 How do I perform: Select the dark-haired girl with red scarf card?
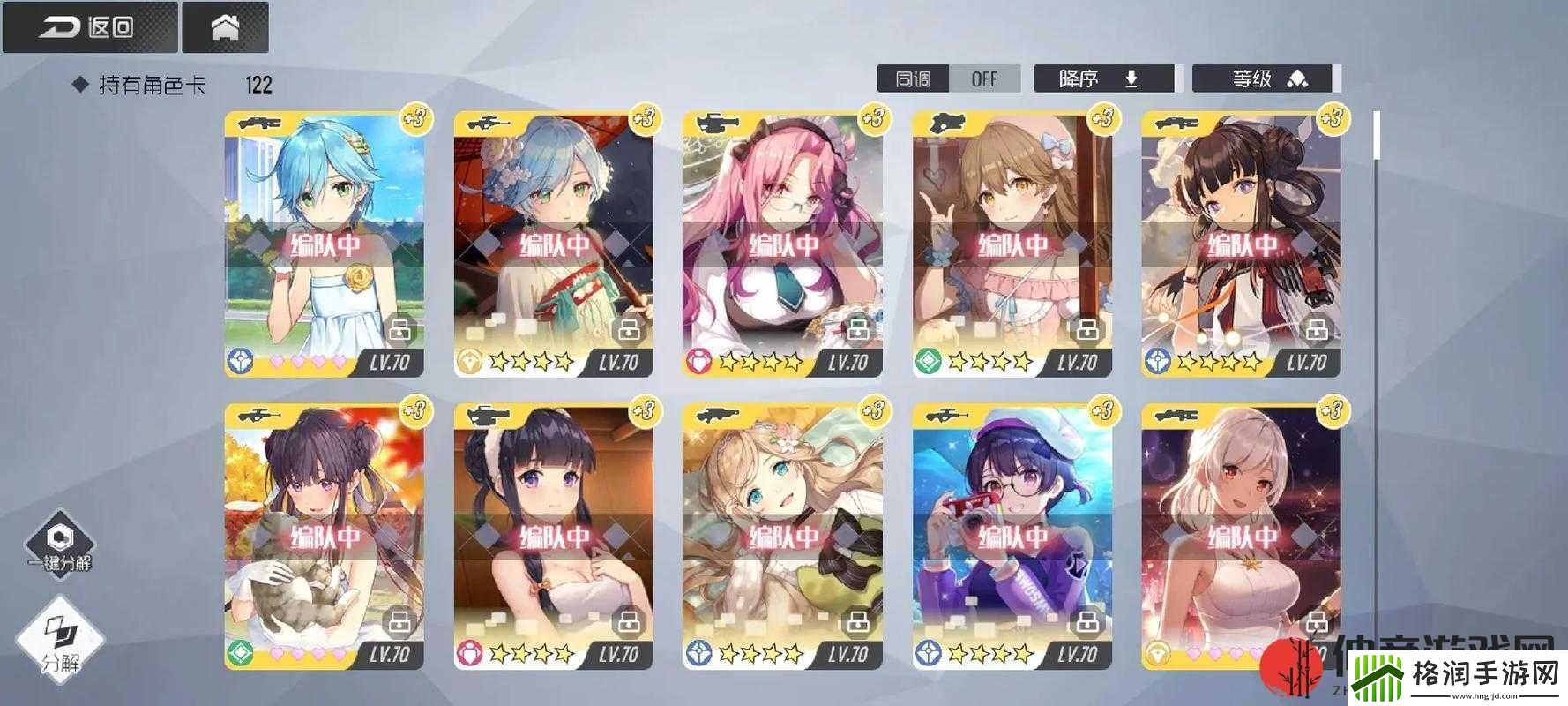(1242, 244)
